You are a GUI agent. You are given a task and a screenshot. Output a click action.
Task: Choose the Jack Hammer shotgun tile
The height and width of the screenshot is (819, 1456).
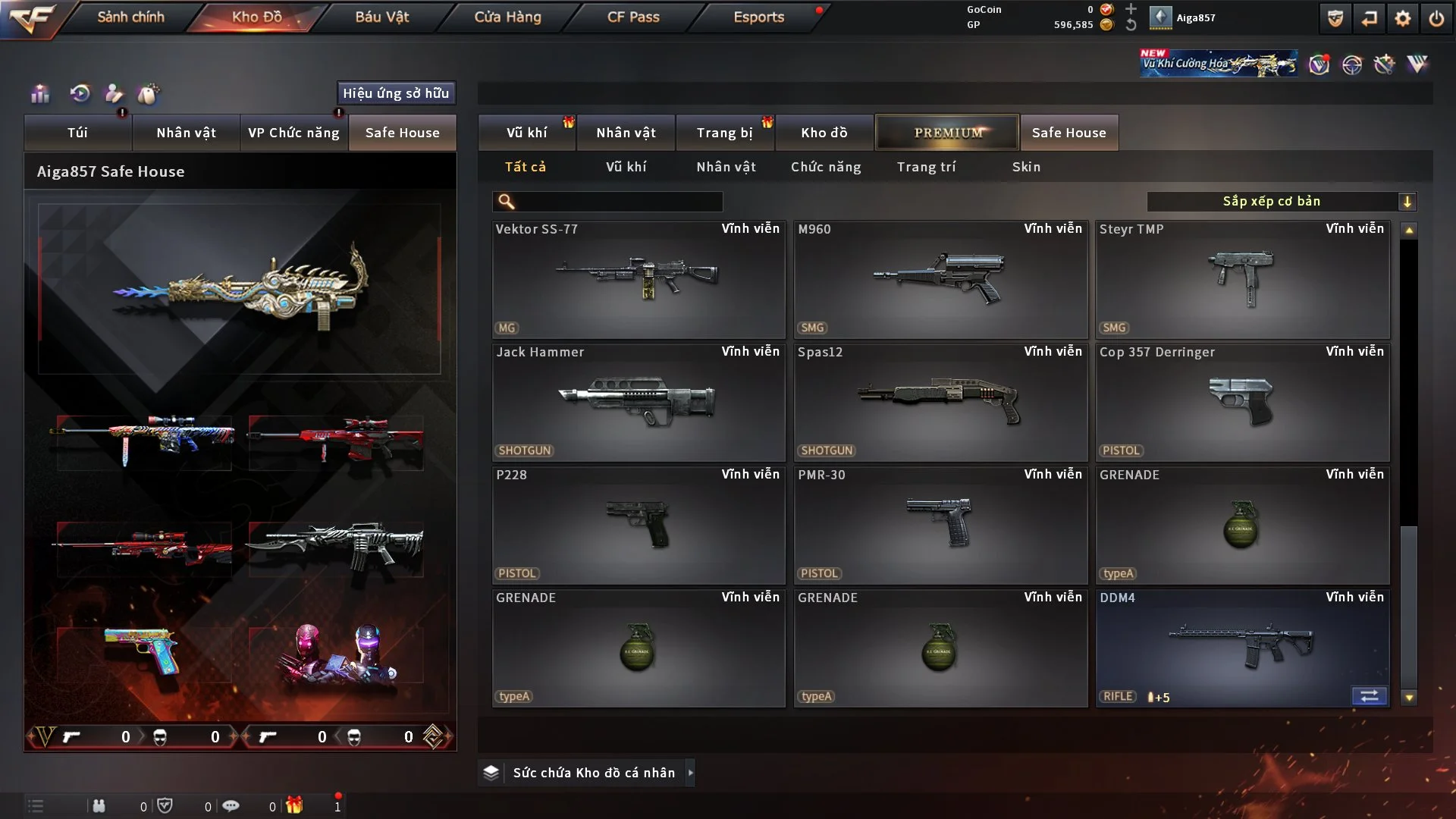639,402
